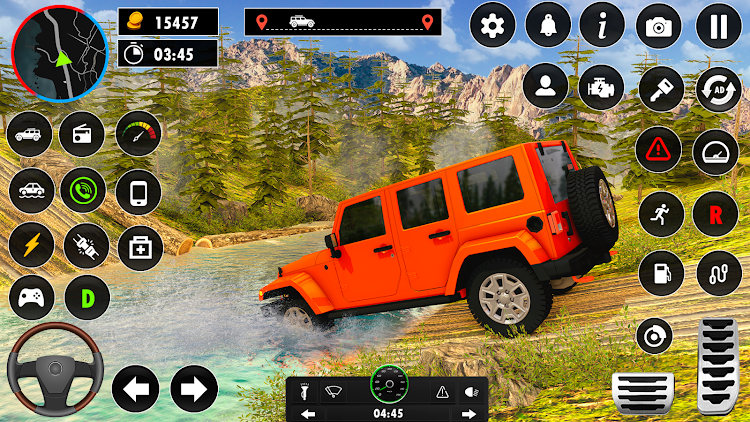Steer right with the right arrow
The width and height of the screenshot is (750, 422).
point(194,389)
